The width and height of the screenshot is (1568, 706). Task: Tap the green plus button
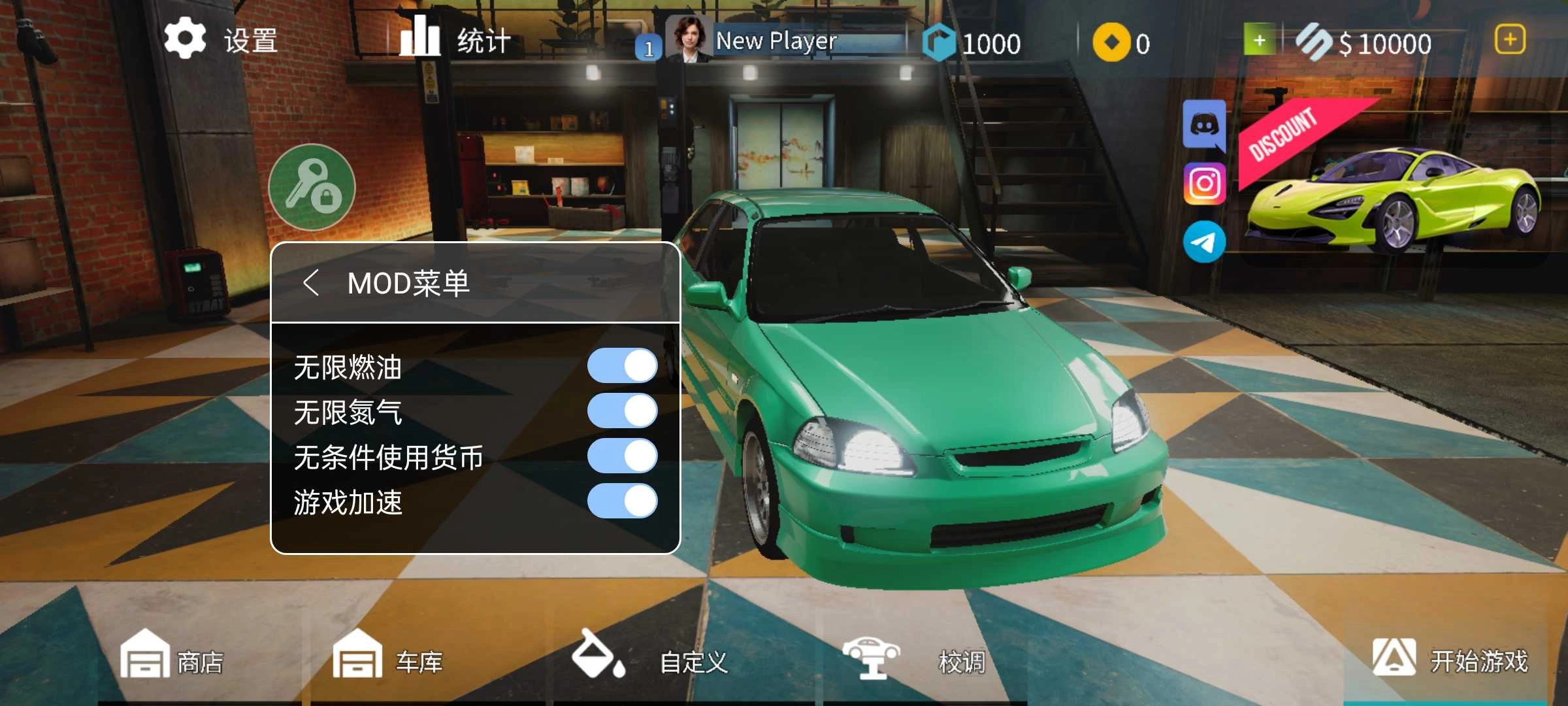pos(1259,41)
